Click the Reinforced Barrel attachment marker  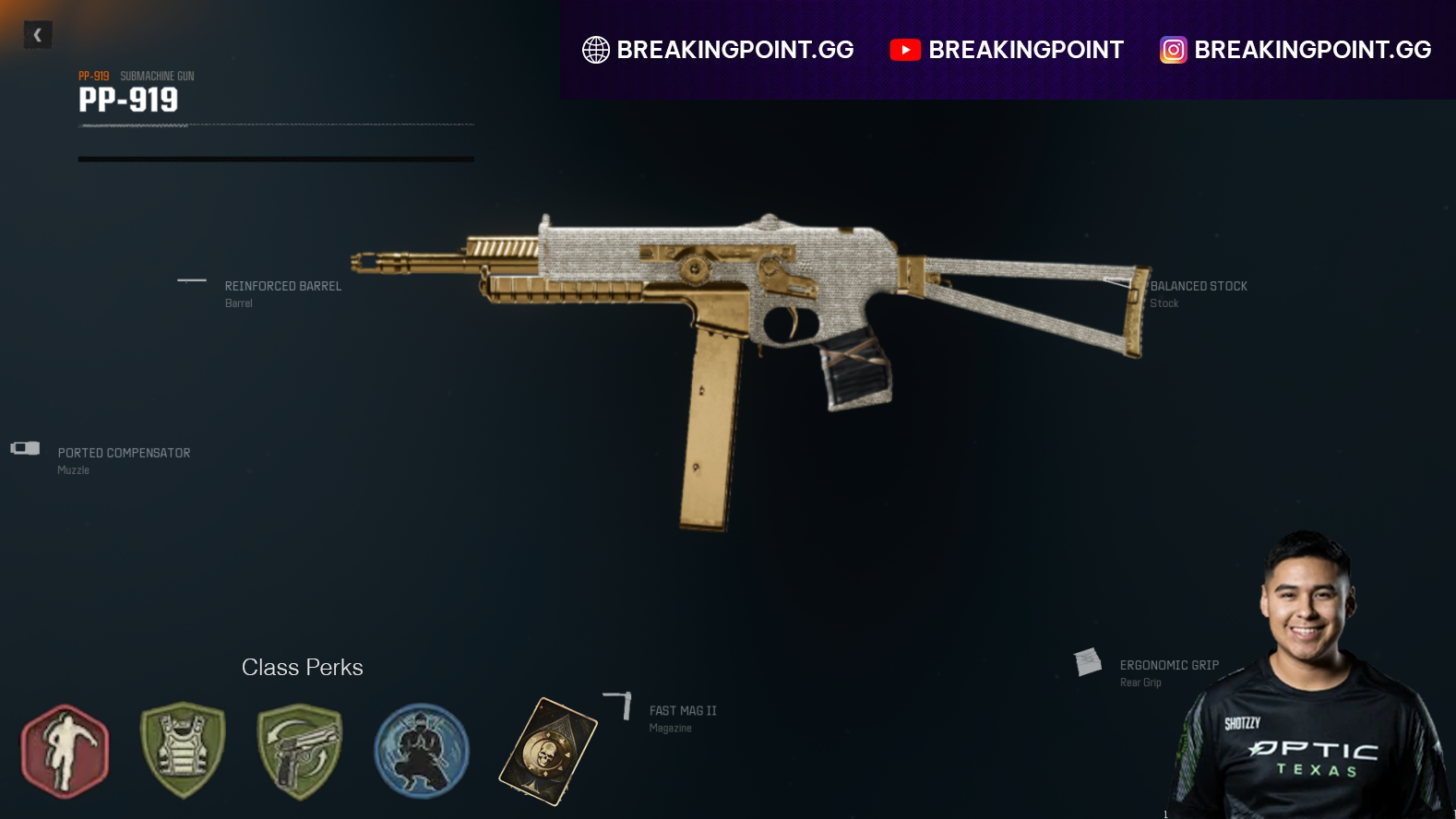click(x=192, y=280)
